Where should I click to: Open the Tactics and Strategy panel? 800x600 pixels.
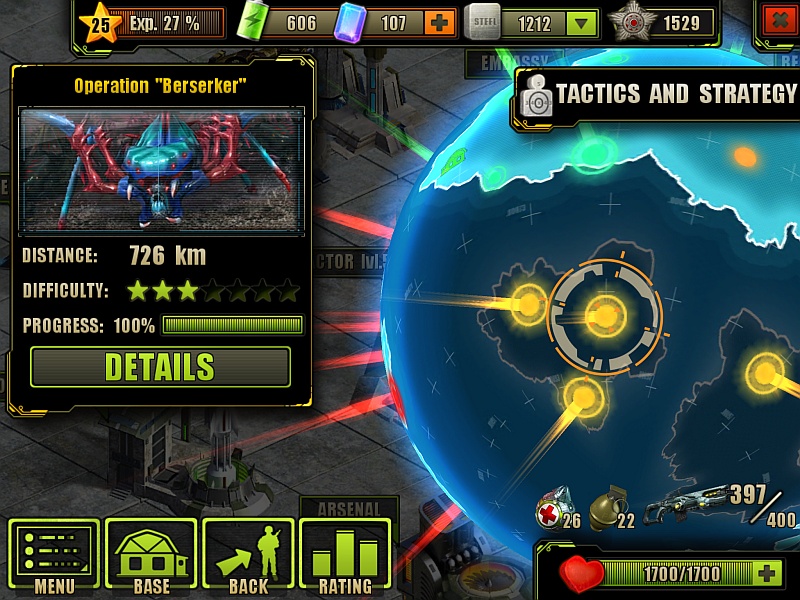click(660, 95)
